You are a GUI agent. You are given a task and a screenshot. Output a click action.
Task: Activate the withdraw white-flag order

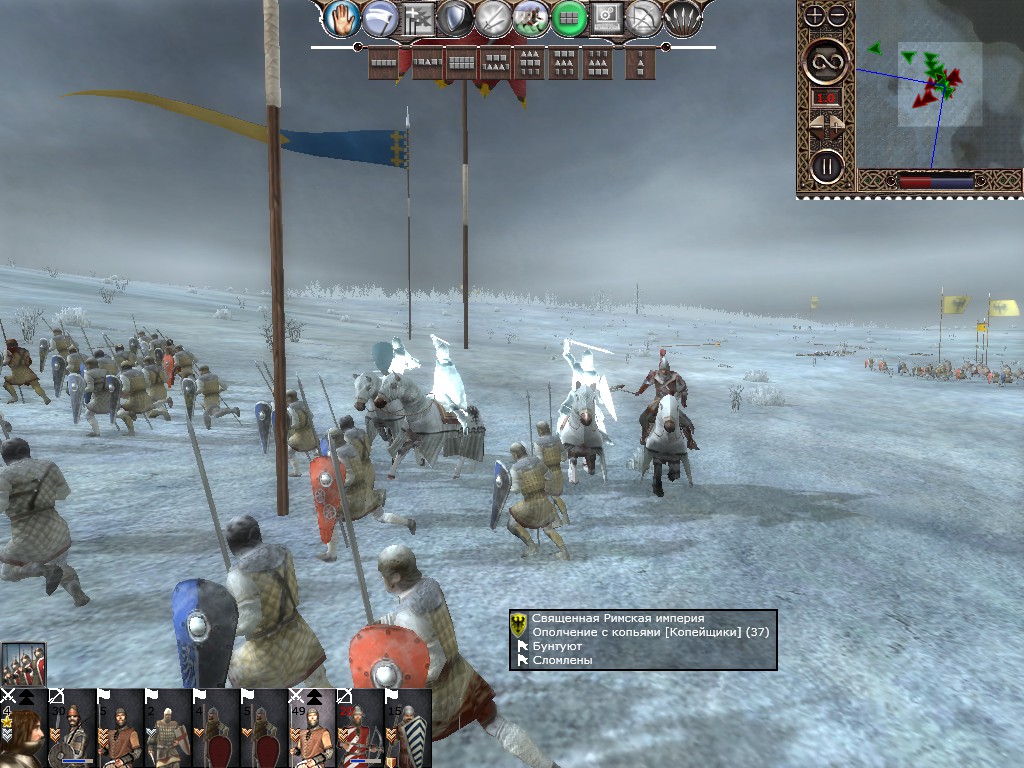click(379, 17)
